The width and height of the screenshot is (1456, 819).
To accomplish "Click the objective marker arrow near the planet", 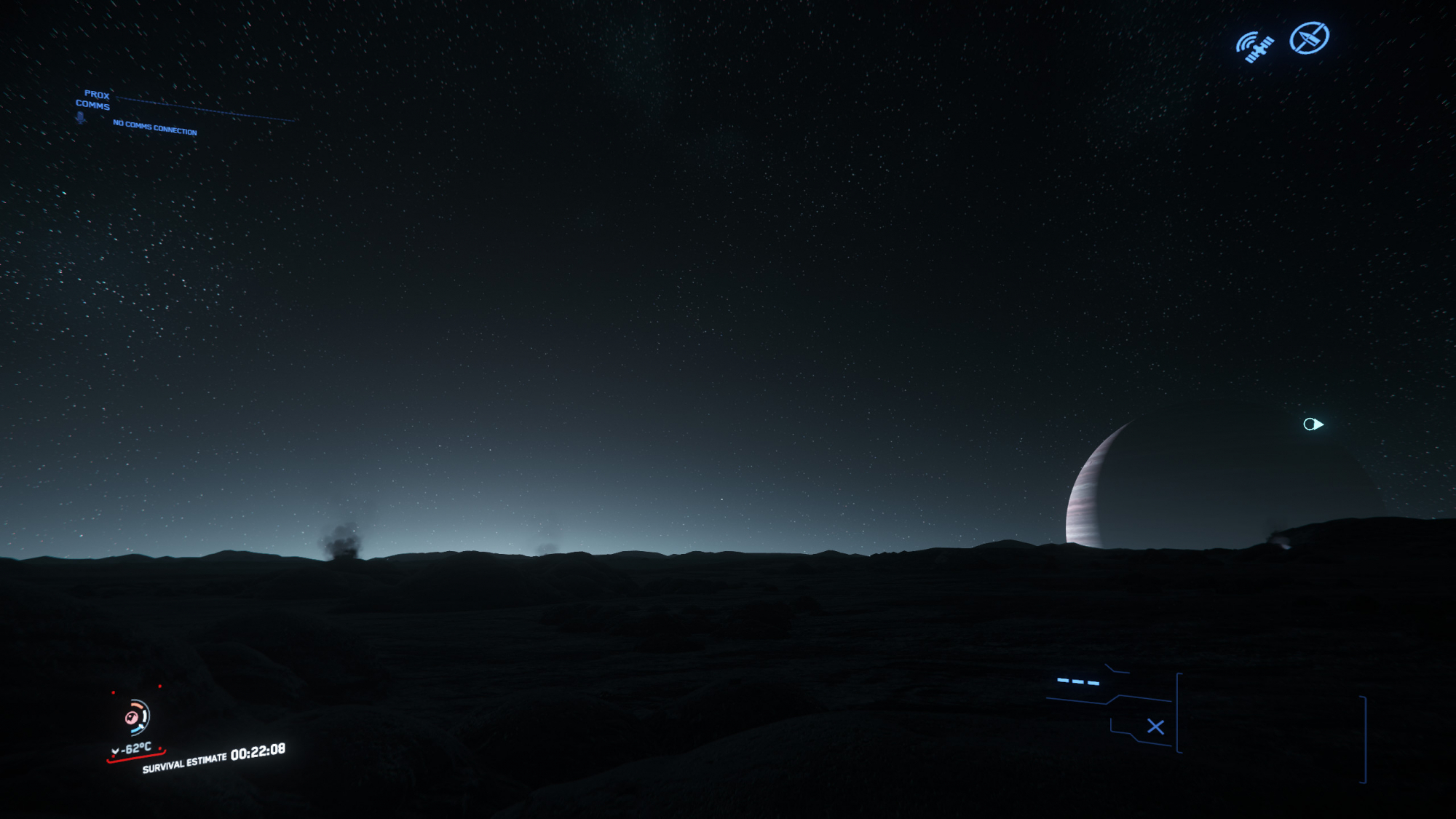I will click(1313, 424).
